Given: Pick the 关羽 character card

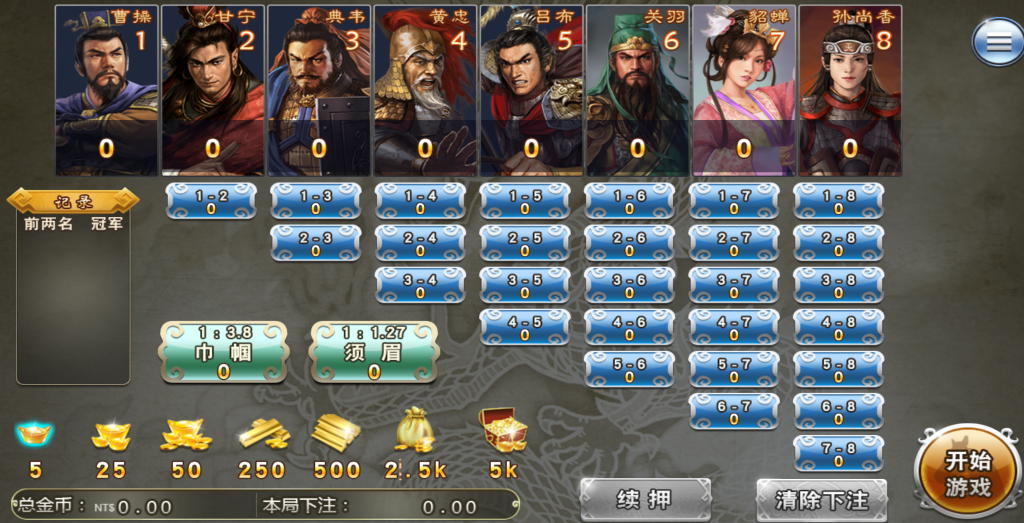Looking at the screenshot, I should point(637,90).
